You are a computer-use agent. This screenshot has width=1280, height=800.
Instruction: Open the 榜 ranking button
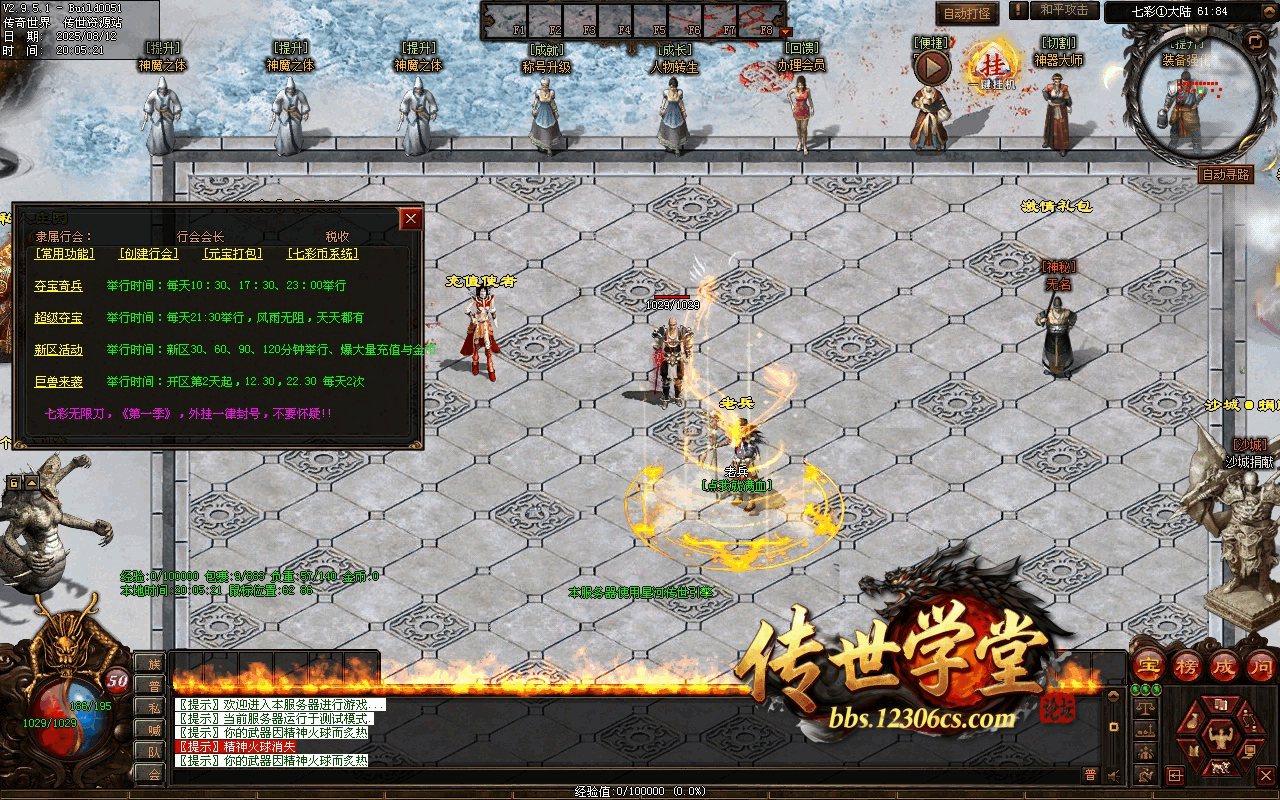(1187, 666)
